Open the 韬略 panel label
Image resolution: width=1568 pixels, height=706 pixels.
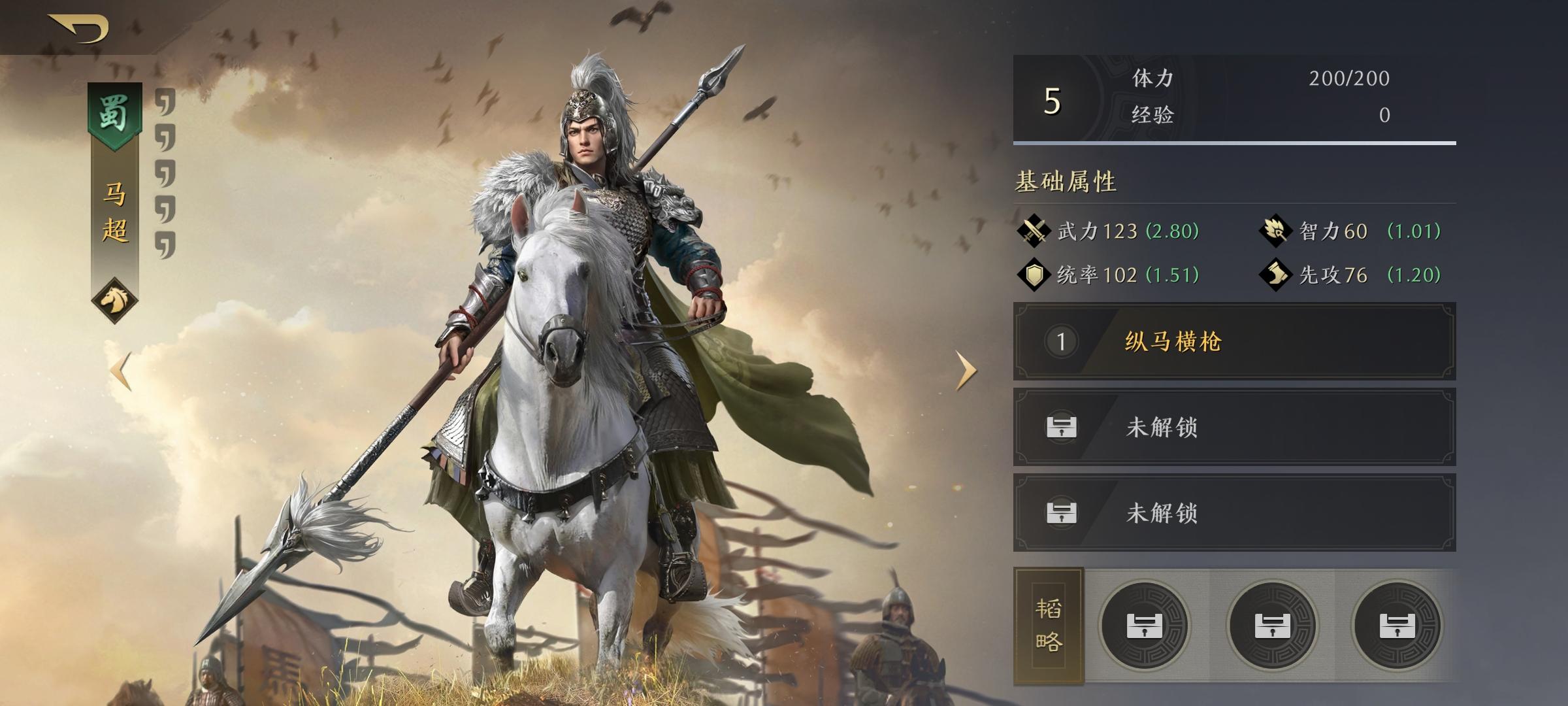(1048, 626)
